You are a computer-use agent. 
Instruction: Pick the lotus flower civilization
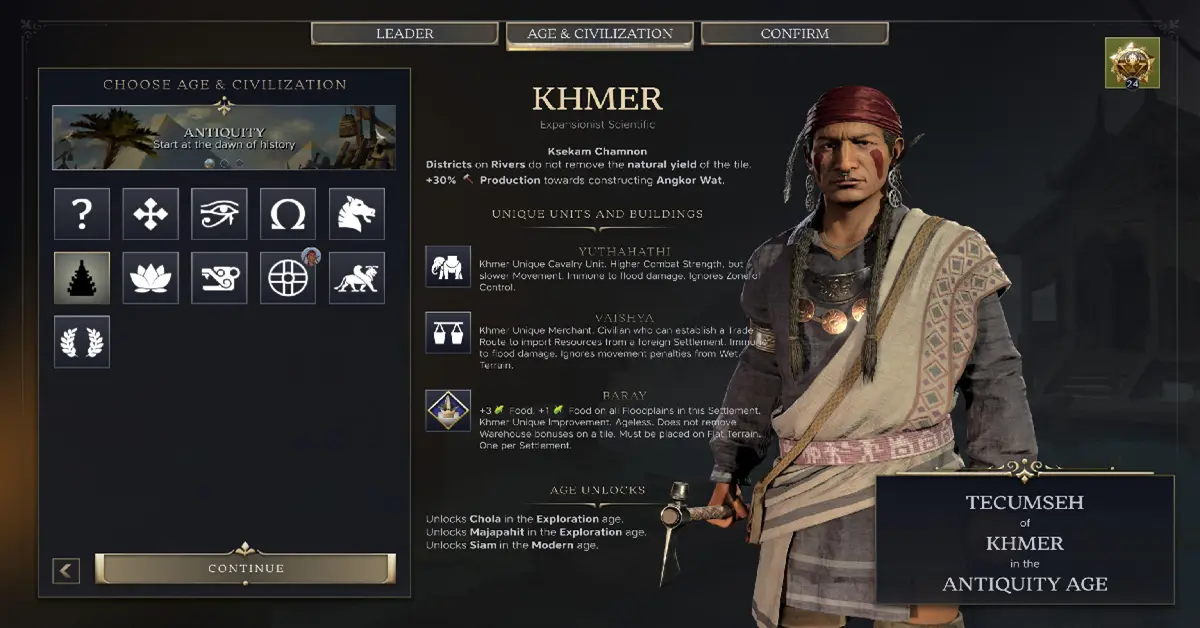pyautogui.click(x=151, y=278)
